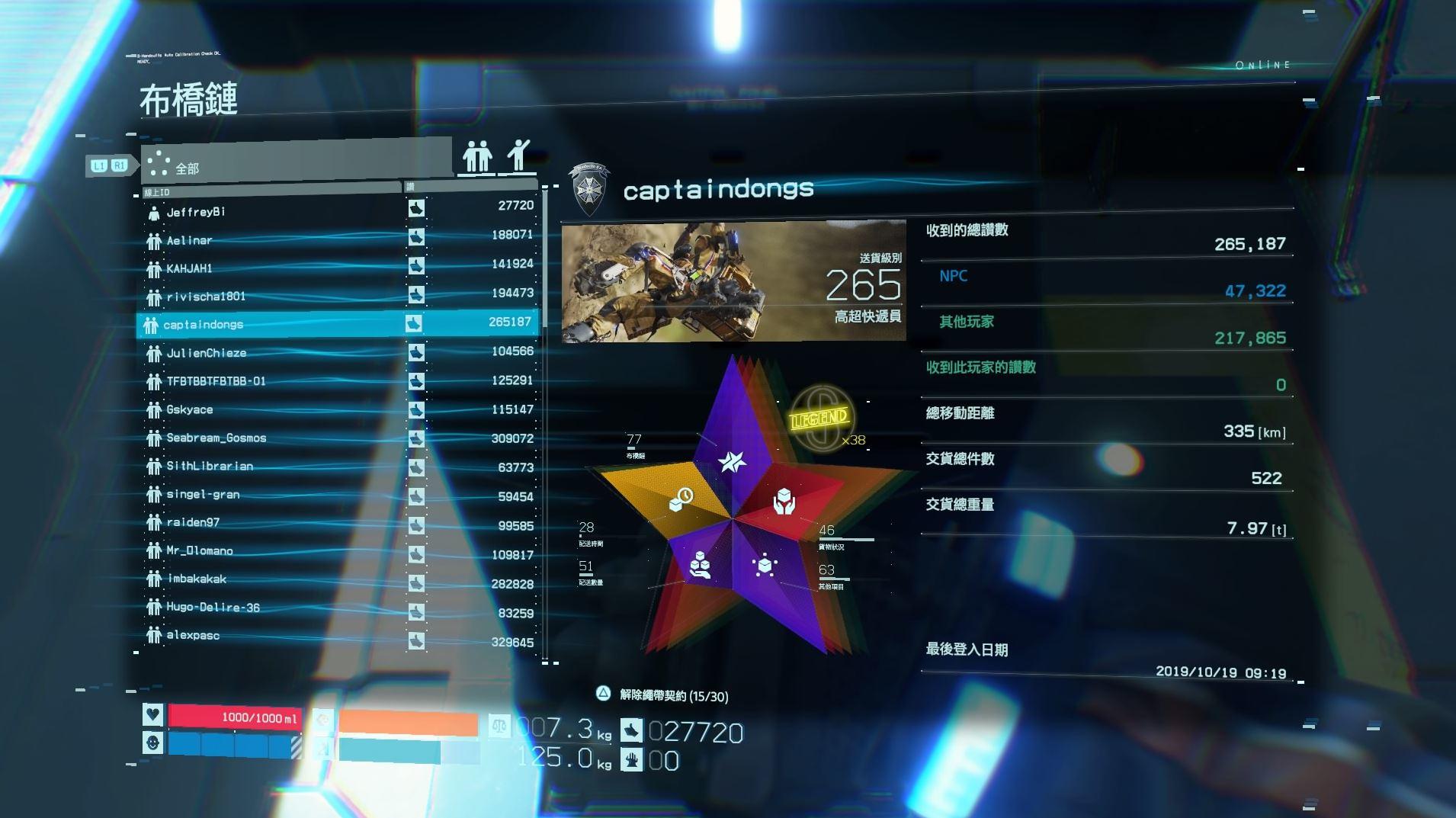Switch to the two-people contracts tab
This screenshot has height=818, width=1456.
coord(477,157)
